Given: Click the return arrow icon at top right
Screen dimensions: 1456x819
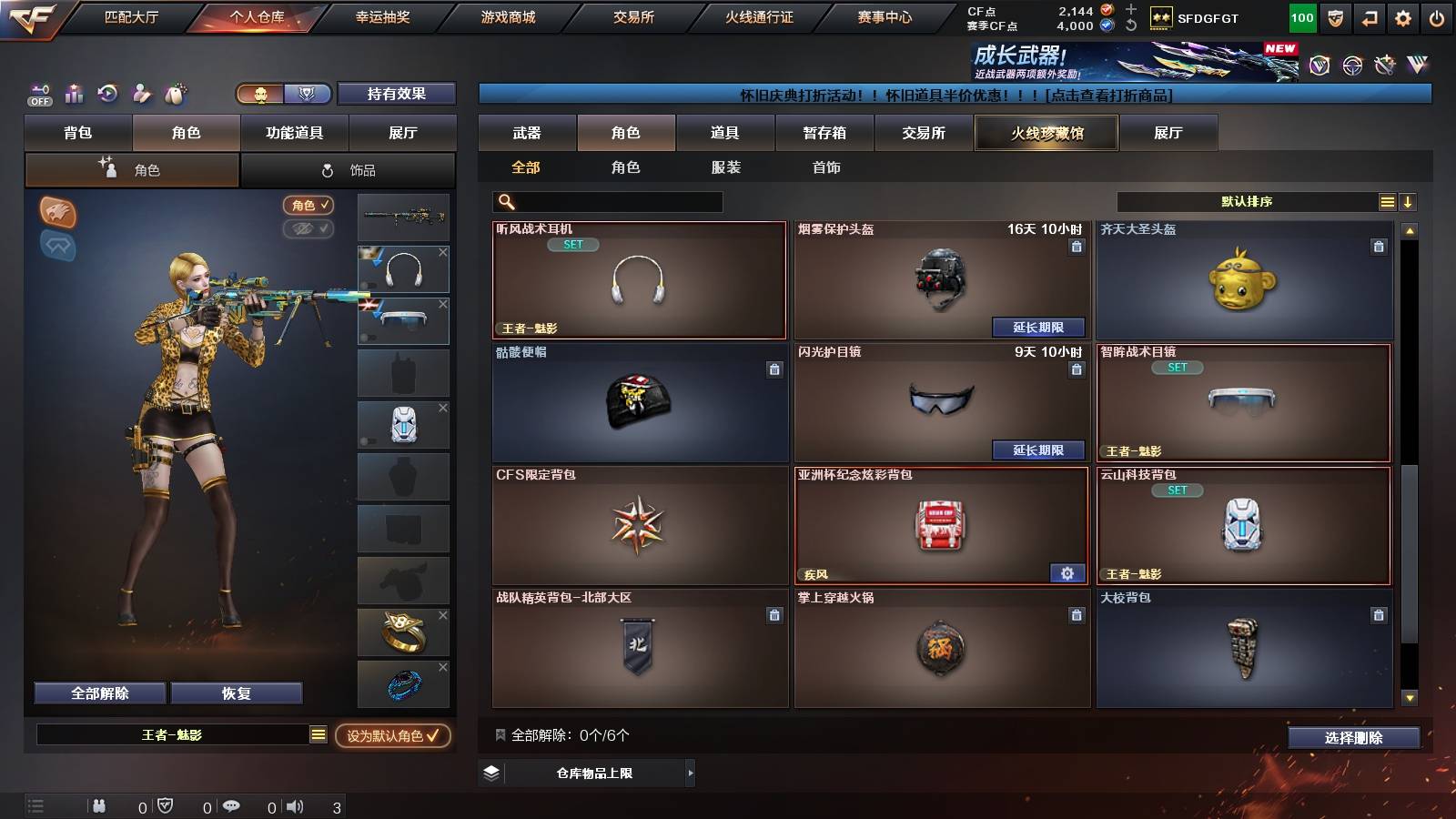Looking at the screenshot, I should click(1369, 16).
